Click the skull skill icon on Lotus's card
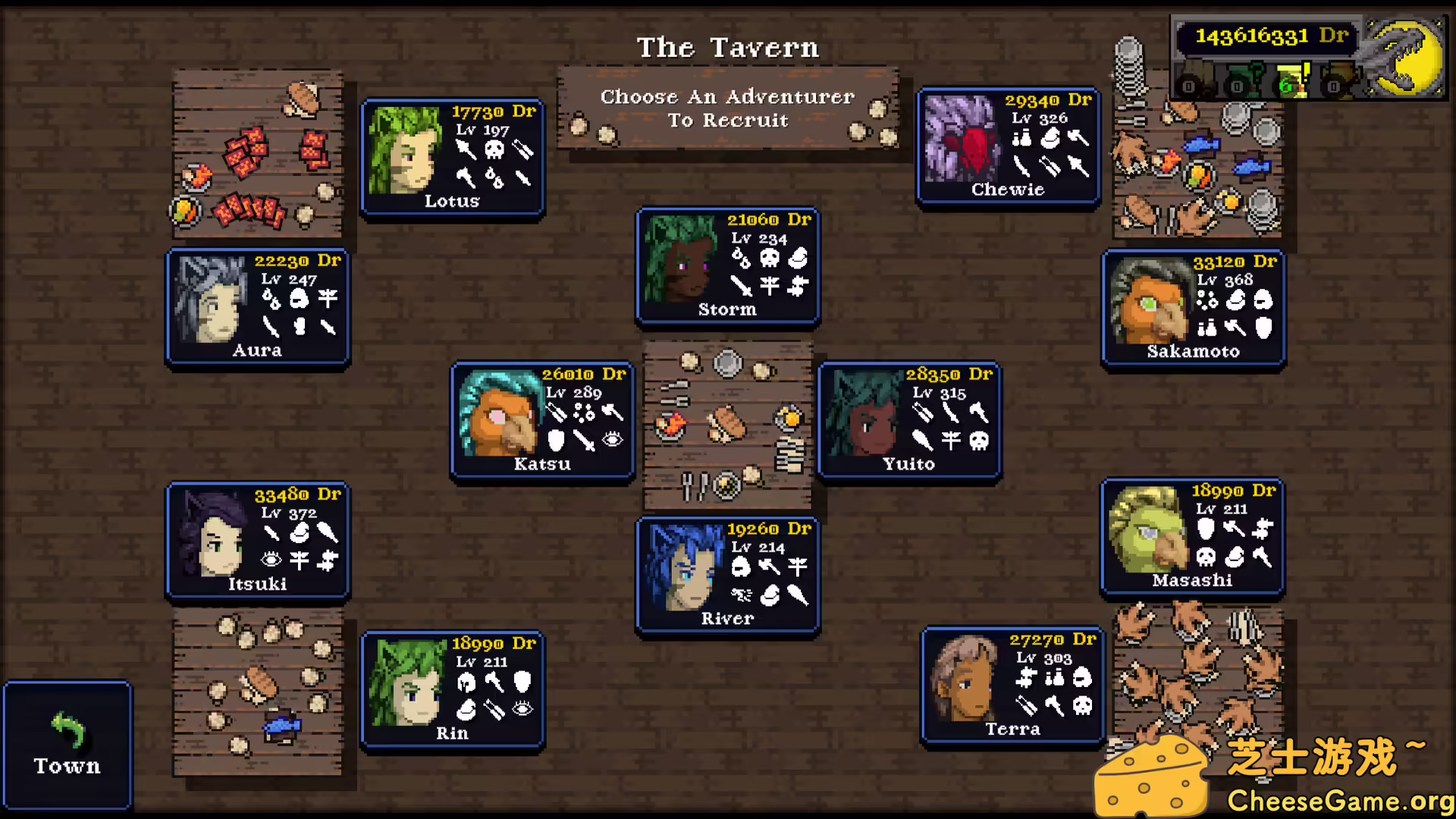The height and width of the screenshot is (819, 1456). [494, 149]
